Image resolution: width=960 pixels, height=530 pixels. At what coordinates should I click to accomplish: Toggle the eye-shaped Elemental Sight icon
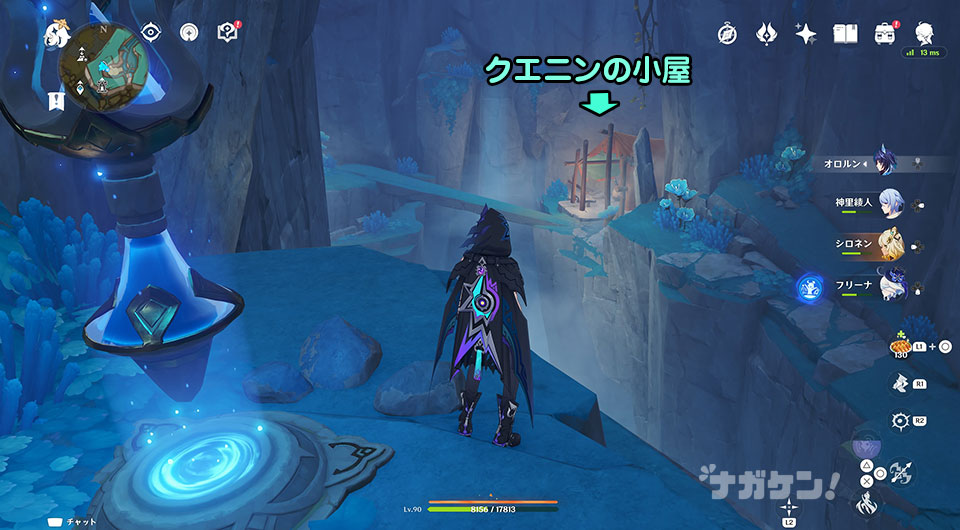coord(153,32)
